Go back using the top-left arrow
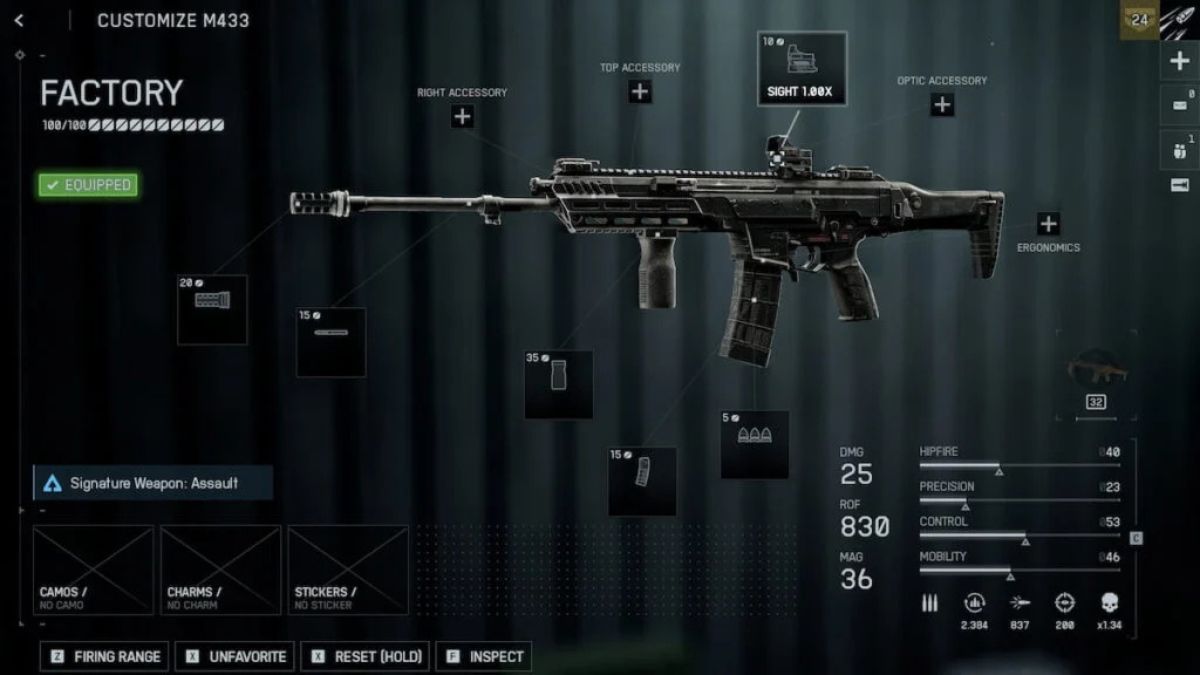 click(x=18, y=20)
